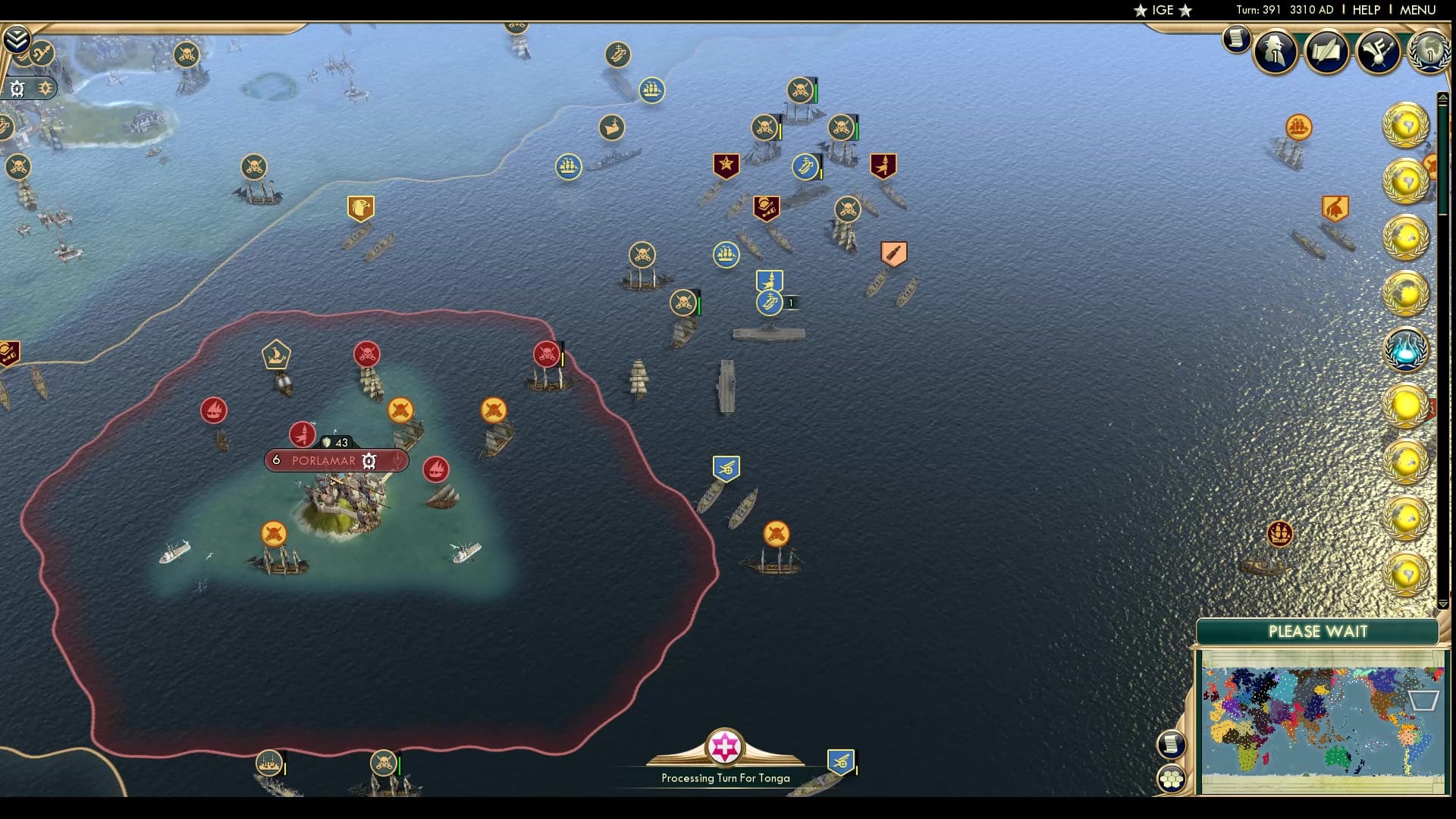
Task: Select the Porlamar city production icon
Action: [x=368, y=460]
